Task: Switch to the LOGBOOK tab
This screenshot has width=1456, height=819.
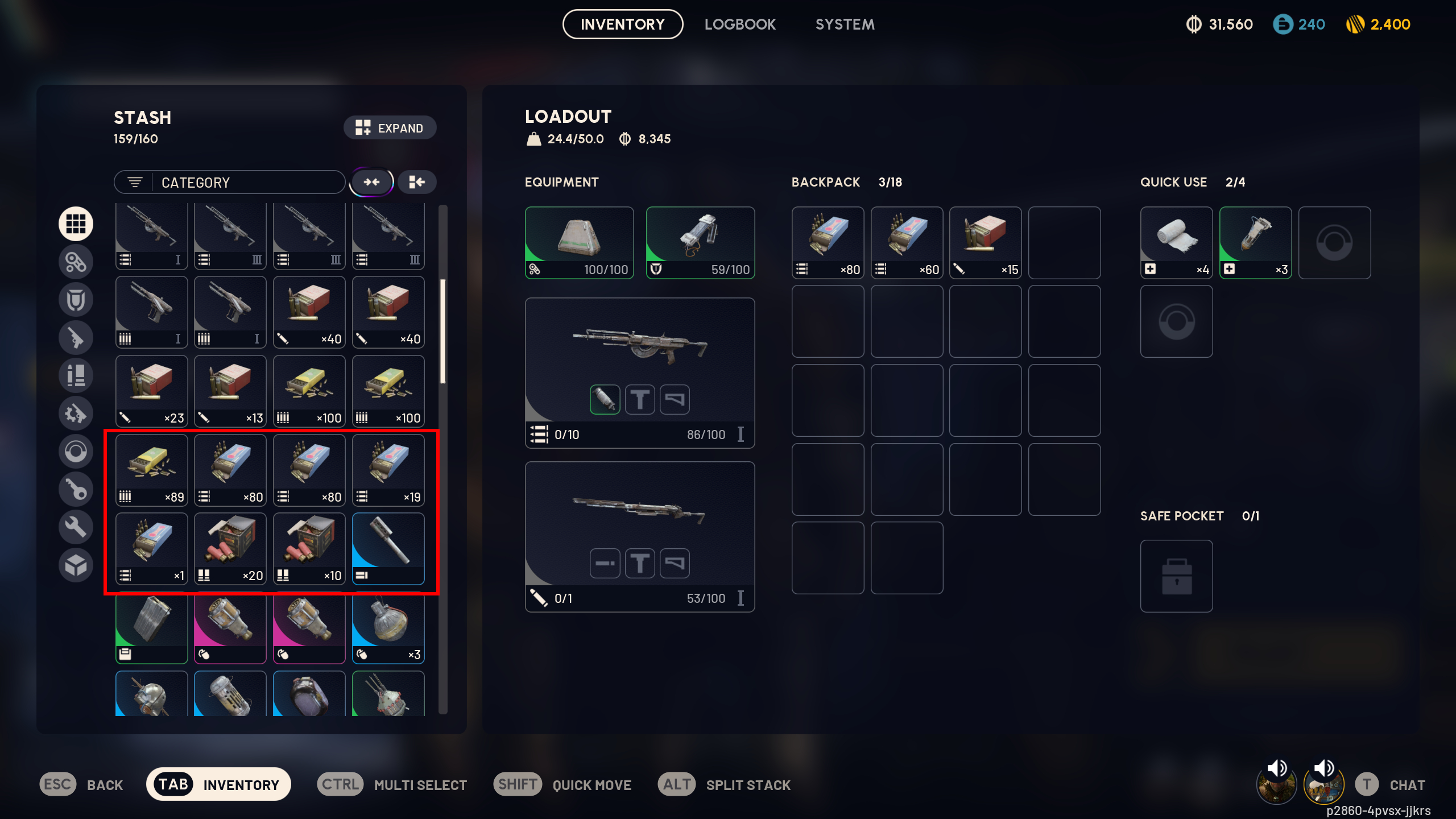Action: coord(740,24)
